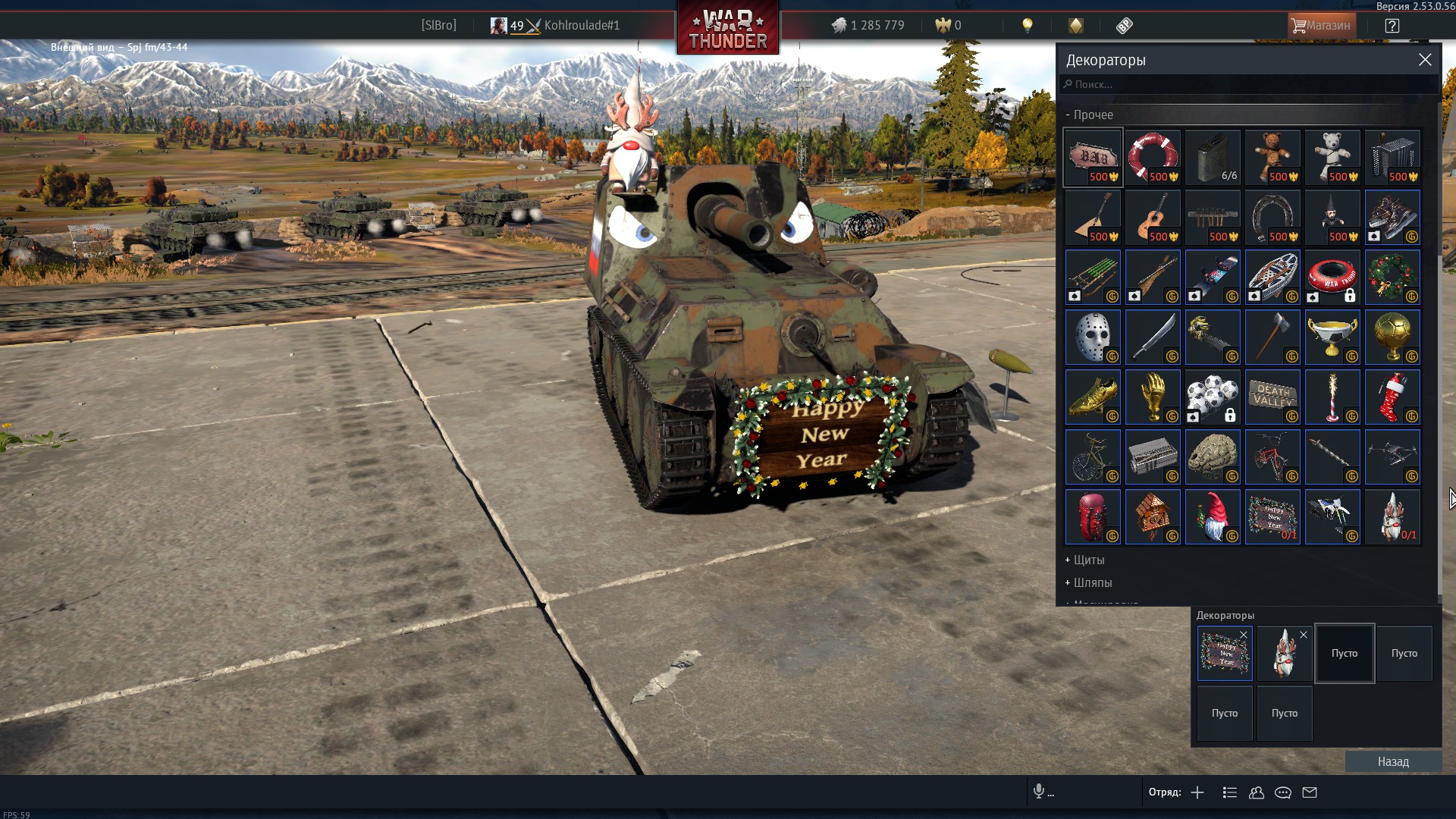Screen dimensions: 1456x819
Task: Choose the red Christmas stocking decorator
Action: click(1392, 397)
